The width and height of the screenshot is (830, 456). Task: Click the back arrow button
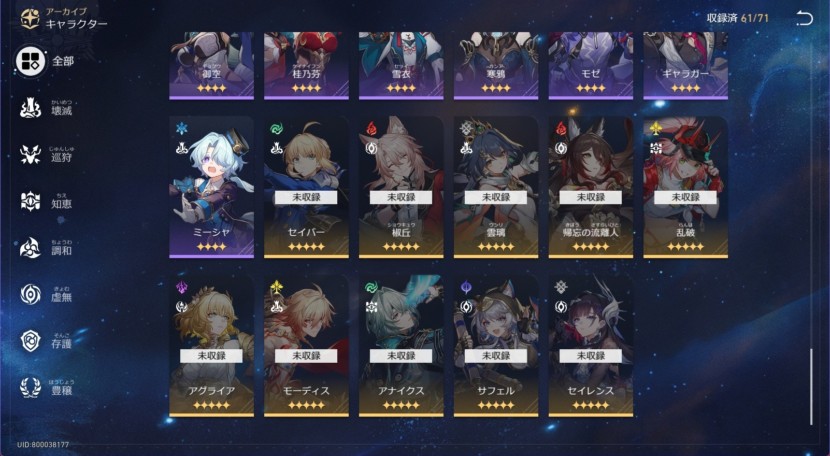pyautogui.click(x=805, y=18)
